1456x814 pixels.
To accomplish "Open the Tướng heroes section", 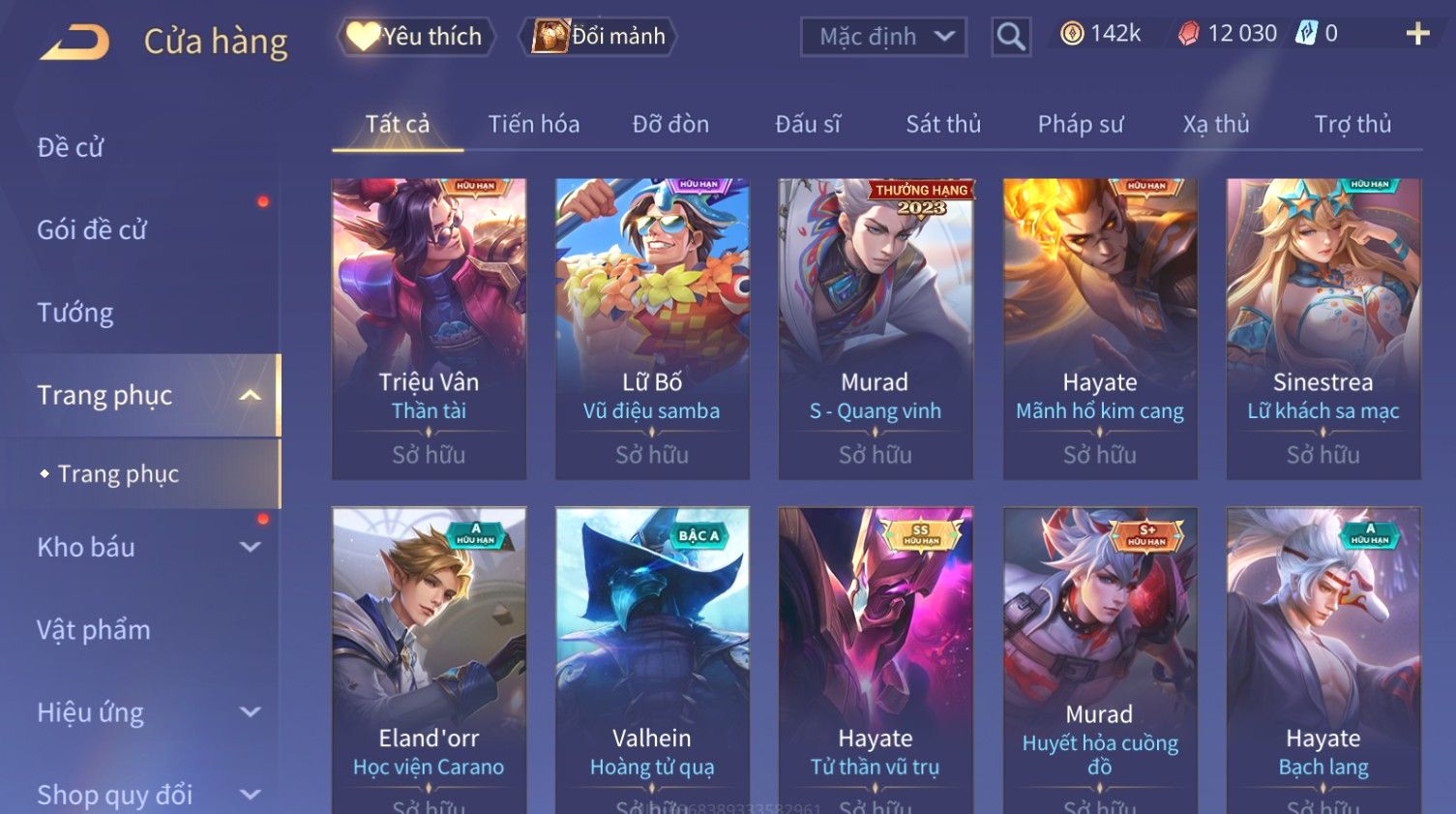I will 75,313.
